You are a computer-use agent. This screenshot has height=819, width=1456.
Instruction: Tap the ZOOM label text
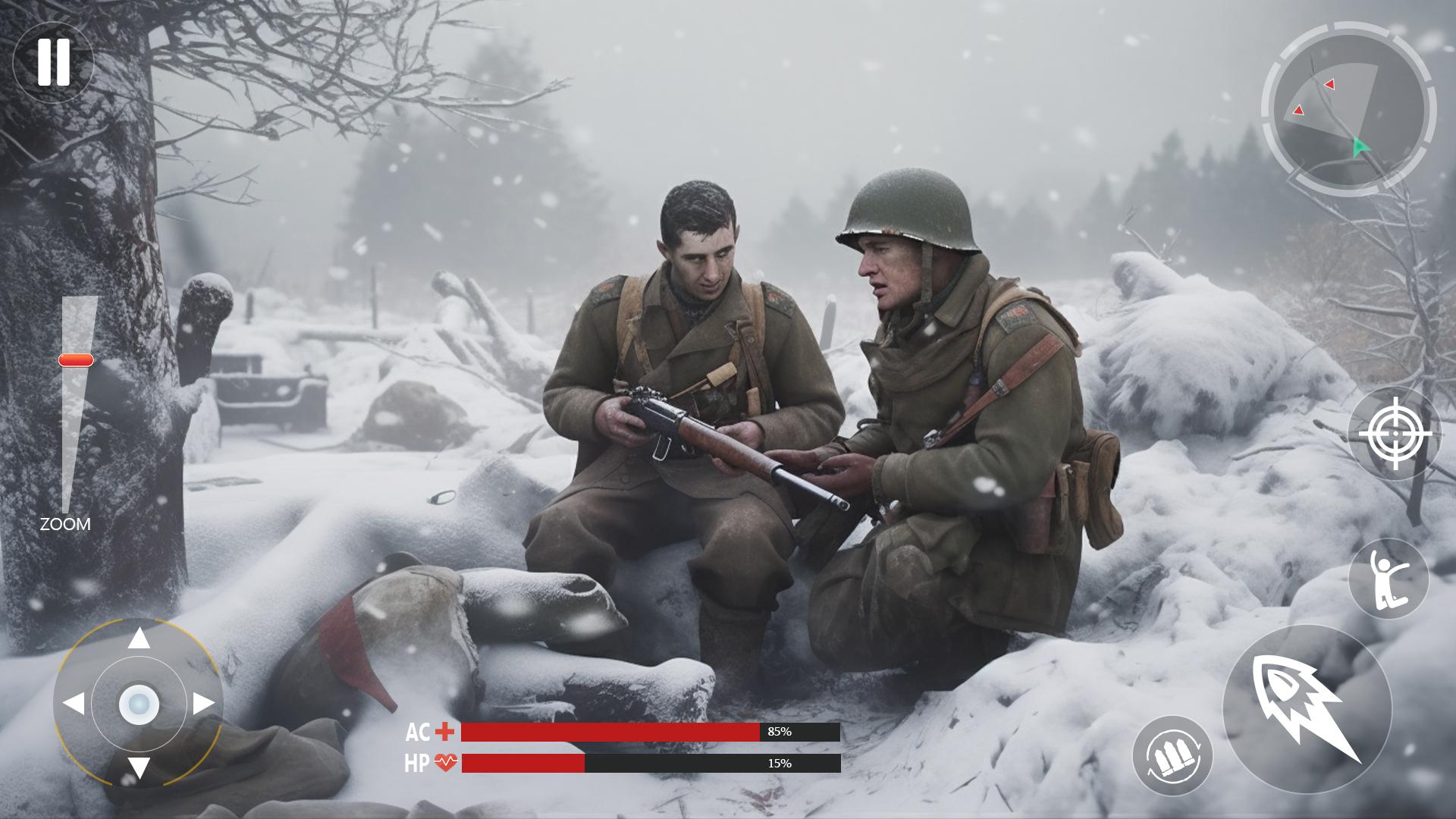coord(65,523)
